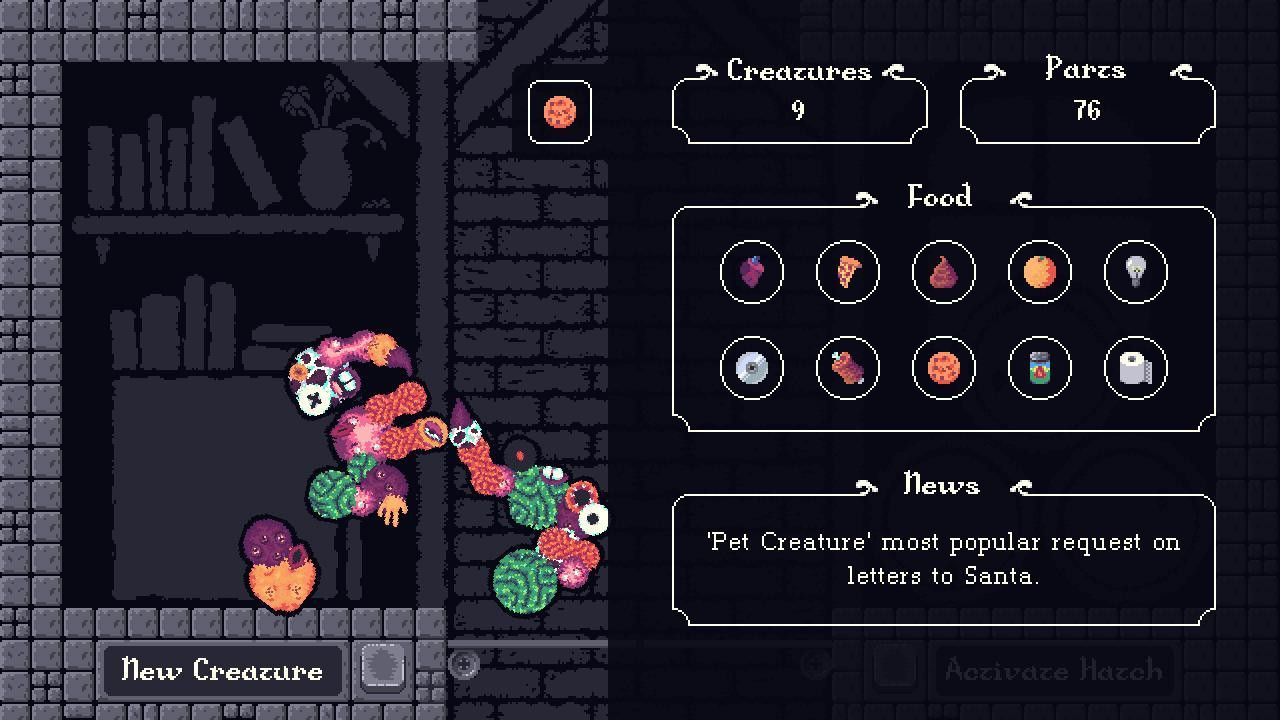
Task: Pick the lightbulb food icon
Action: [1135, 272]
